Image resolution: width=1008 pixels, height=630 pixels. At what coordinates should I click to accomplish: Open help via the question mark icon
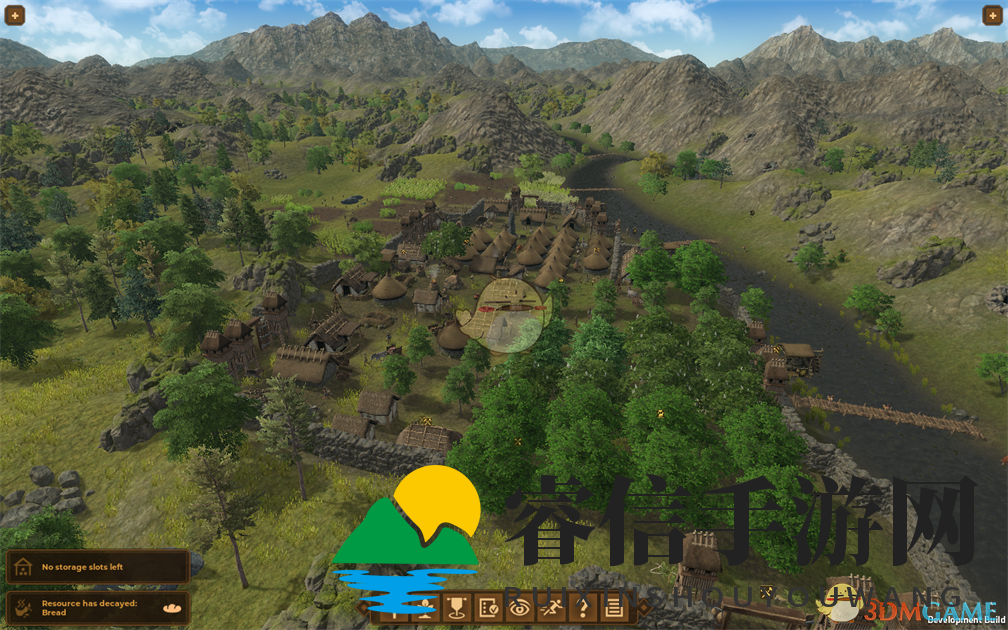pyautogui.click(x=582, y=606)
